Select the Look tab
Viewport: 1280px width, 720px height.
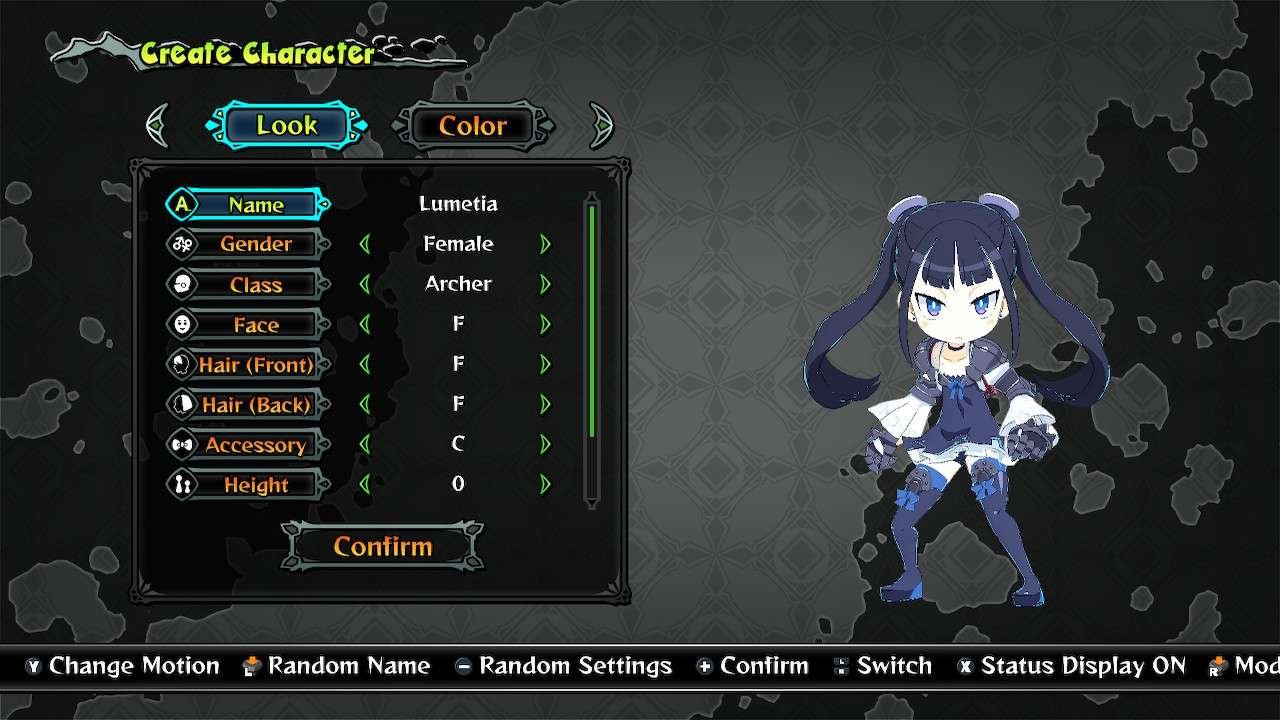pos(286,126)
